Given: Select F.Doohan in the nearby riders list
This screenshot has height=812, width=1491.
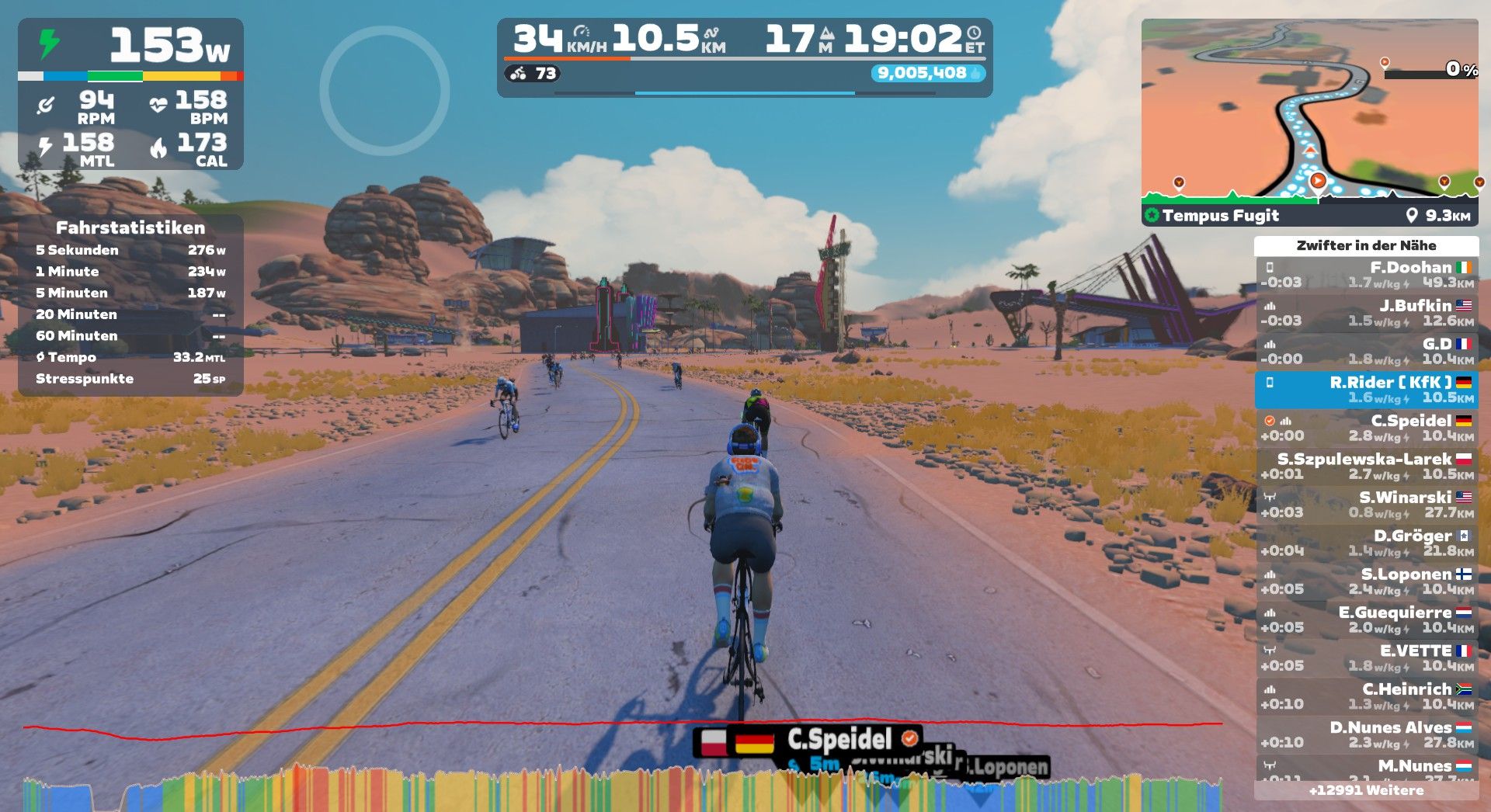Looking at the screenshot, I should pyautogui.click(x=1366, y=275).
